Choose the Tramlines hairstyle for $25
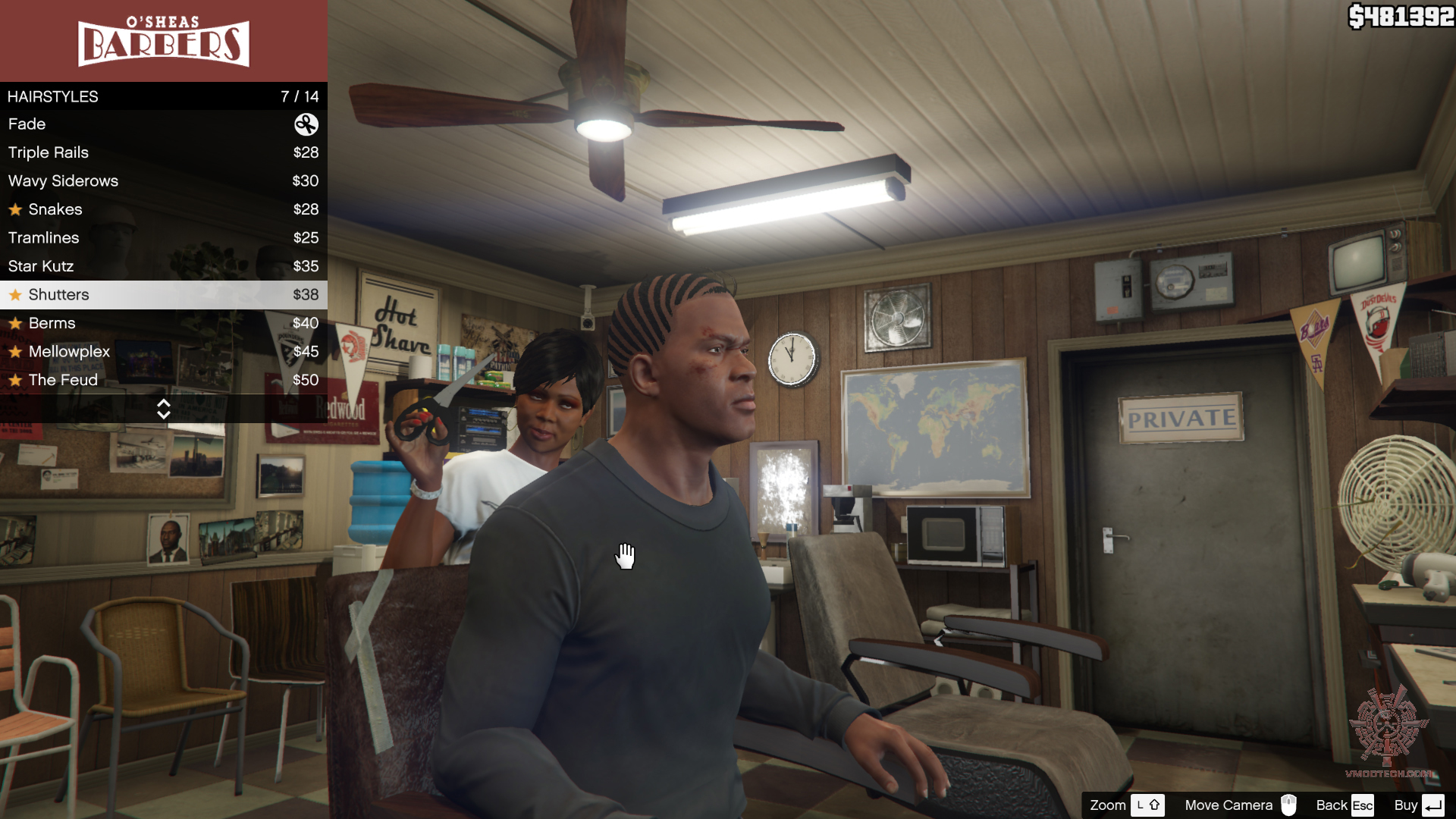The width and height of the screenshot is (1456, 819). pos(163,238)
